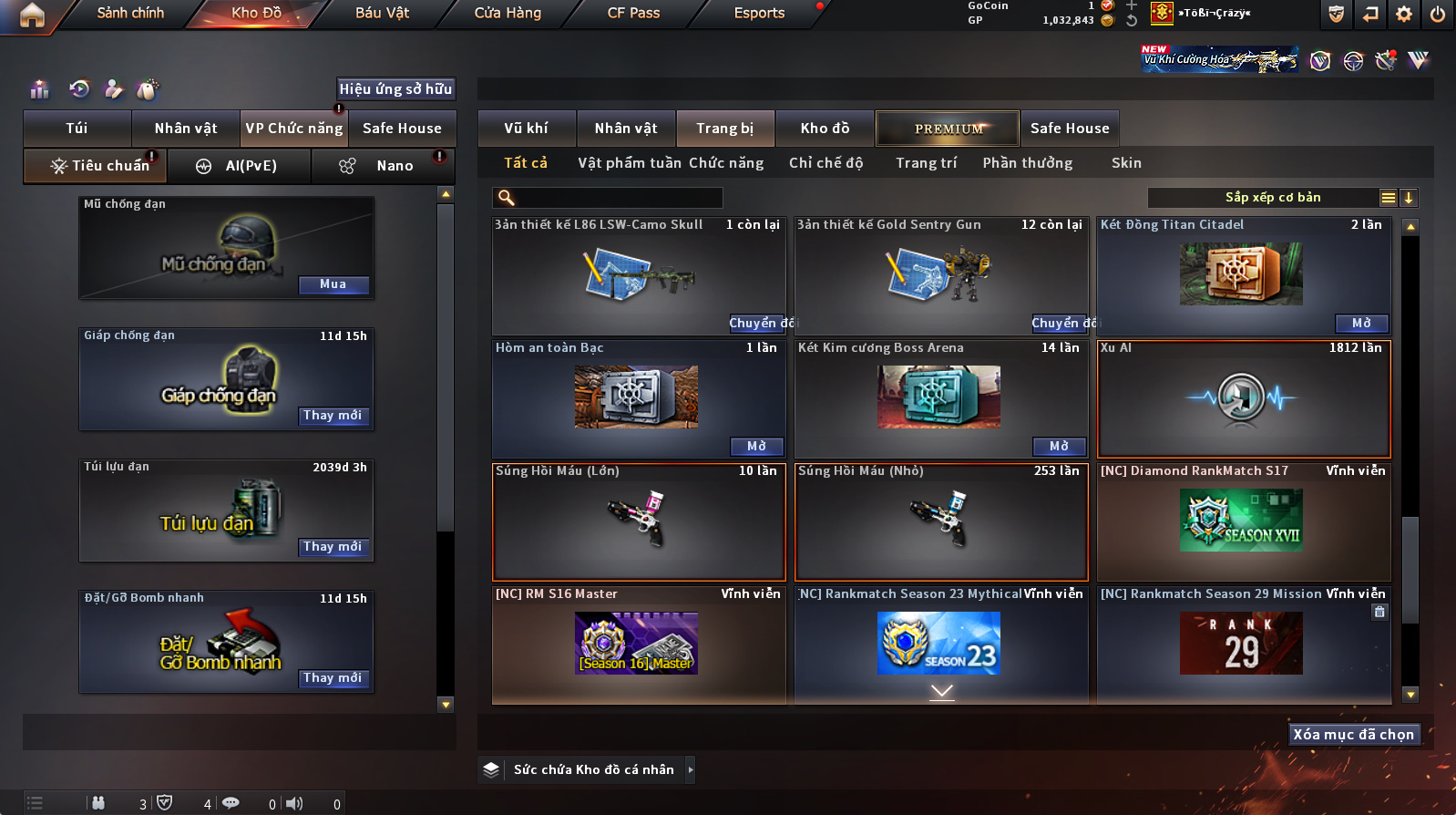
Task: Open the Sắp xếp cơ bản sort dropdown
Action: (x=1272, y=198)
